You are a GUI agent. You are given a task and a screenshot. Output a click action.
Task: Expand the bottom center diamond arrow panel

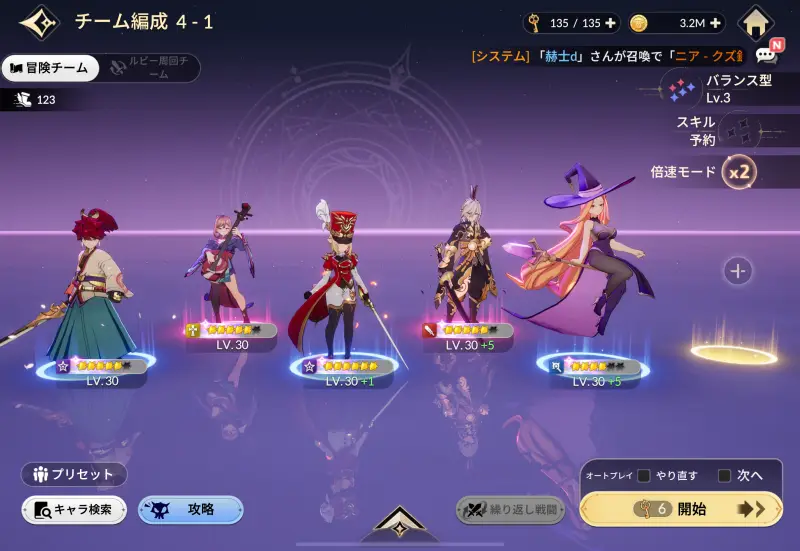pyautogui.click(x=399, y=523)
